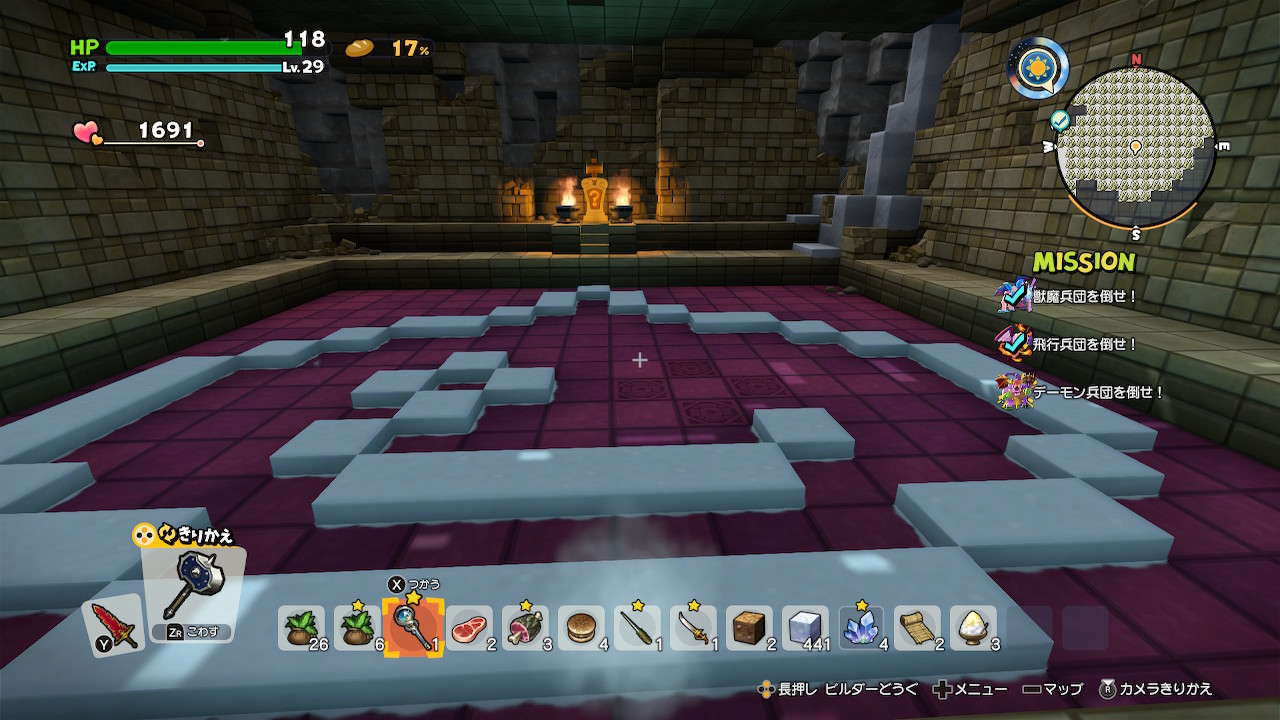1280x720 pixels.
Task: Pick the sprout bag with 26 count
Action: coord(301,629)
